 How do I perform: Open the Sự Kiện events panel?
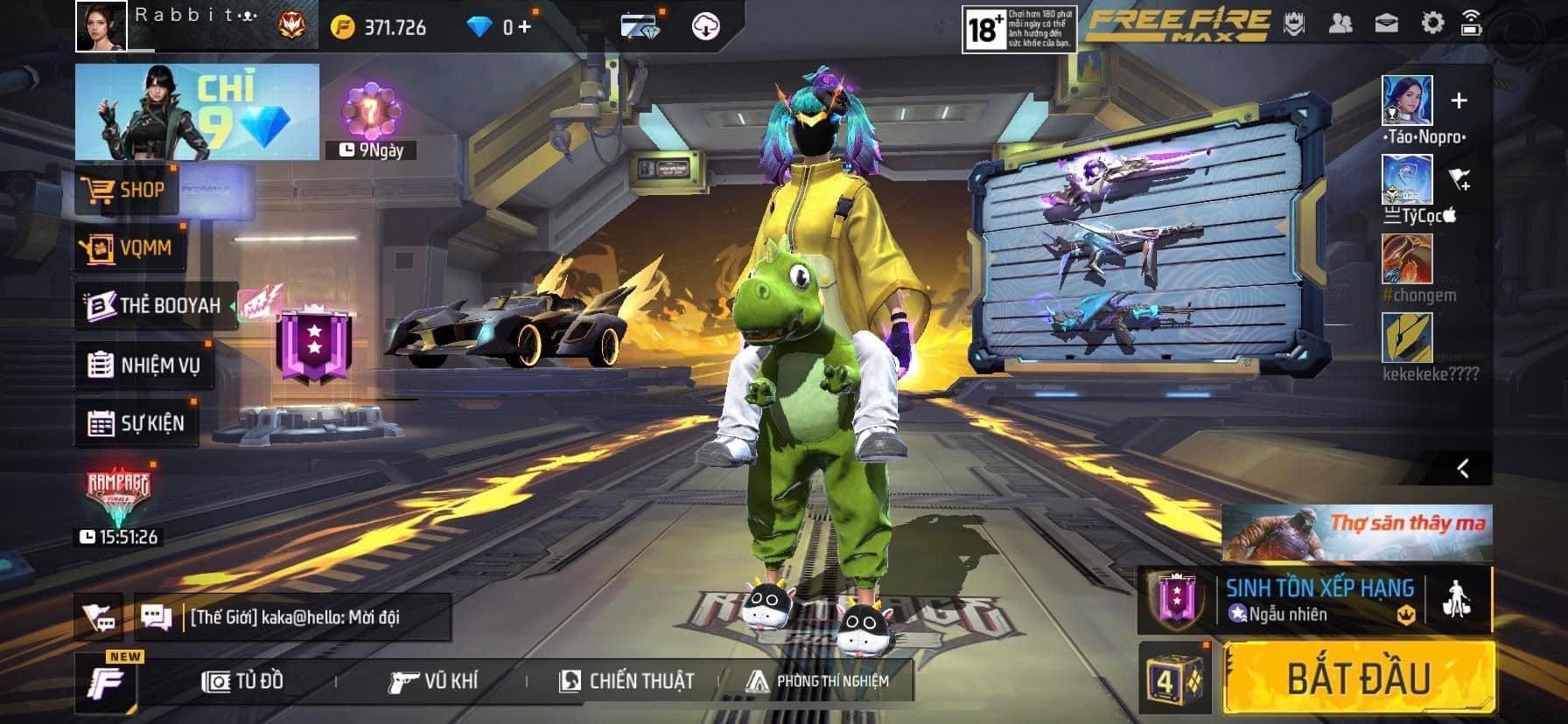(x=137, y=423)
